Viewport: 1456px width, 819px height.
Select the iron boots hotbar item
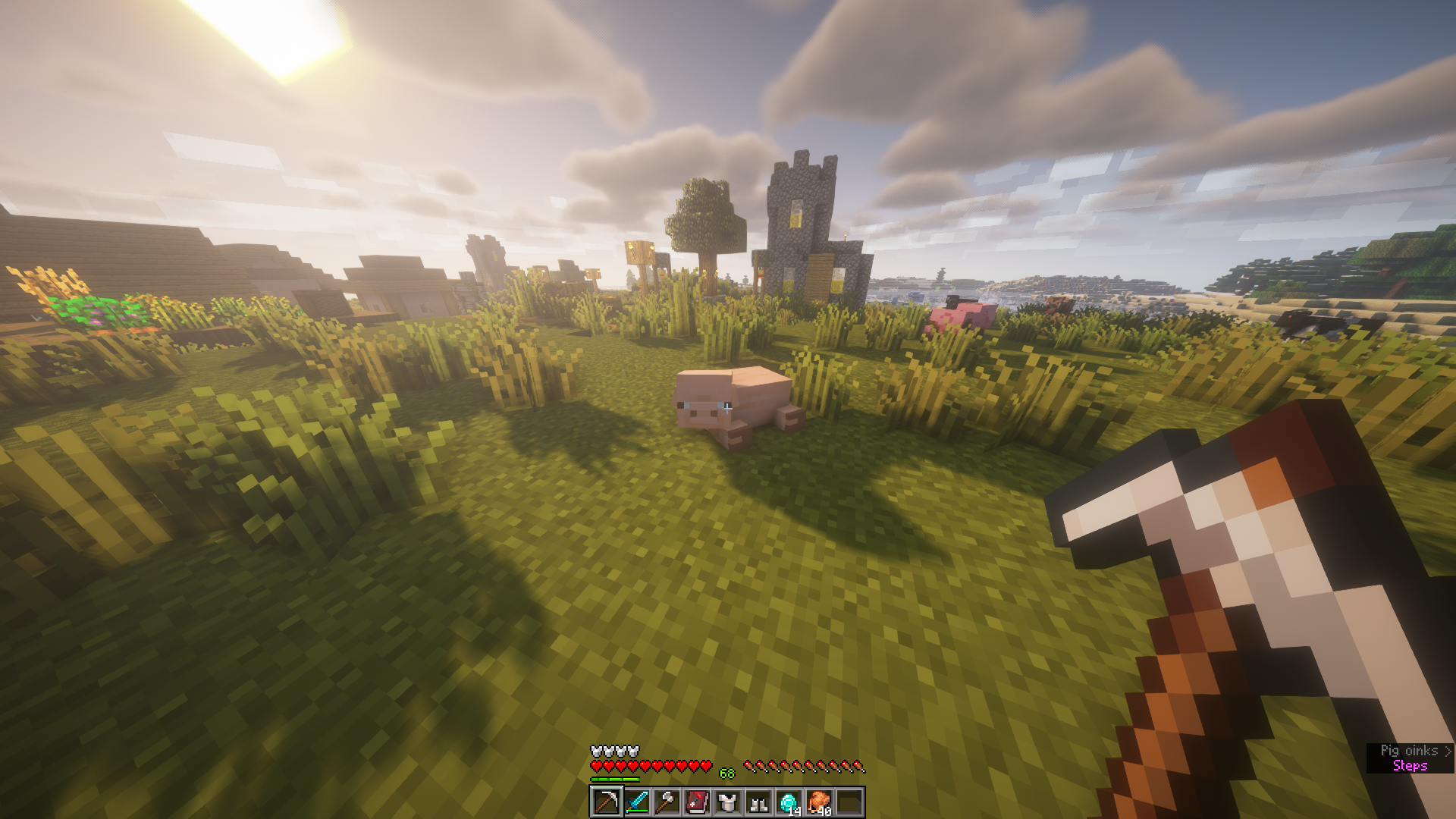coord(758,802)
